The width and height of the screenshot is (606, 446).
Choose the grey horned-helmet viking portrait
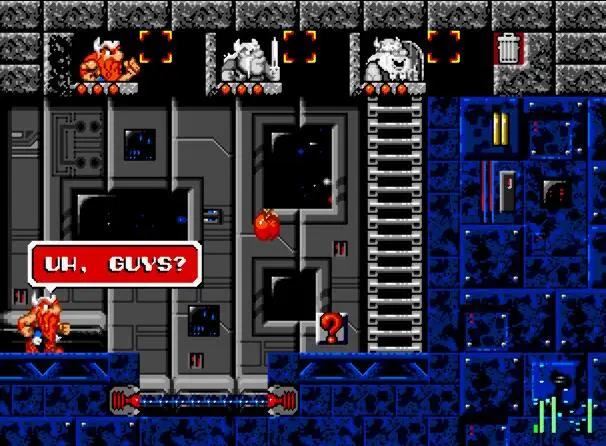pyautogui.click(x=390, y=60)
